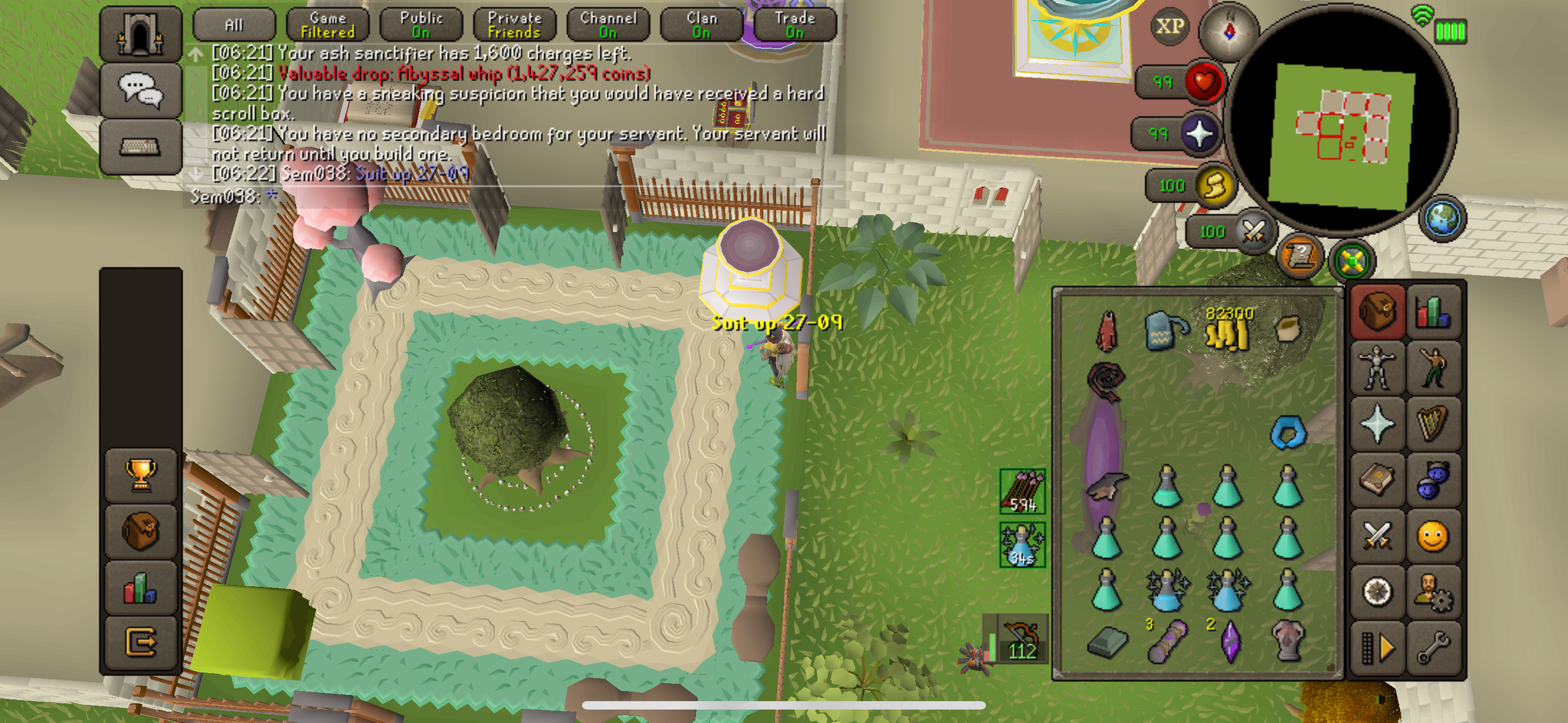Select the Private Friends chat tab
Image resolution: width=1568 pixels, height=723 pixels.
(515, 25)
